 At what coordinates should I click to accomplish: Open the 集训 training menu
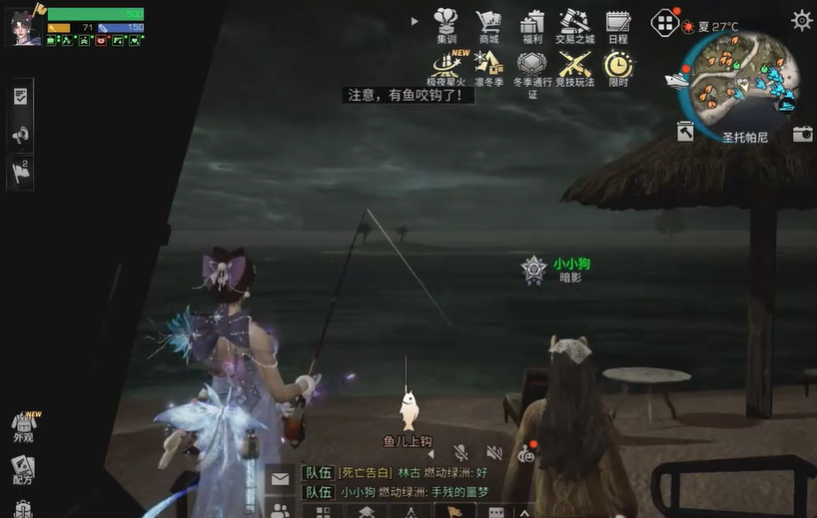[x=446, y=24]
